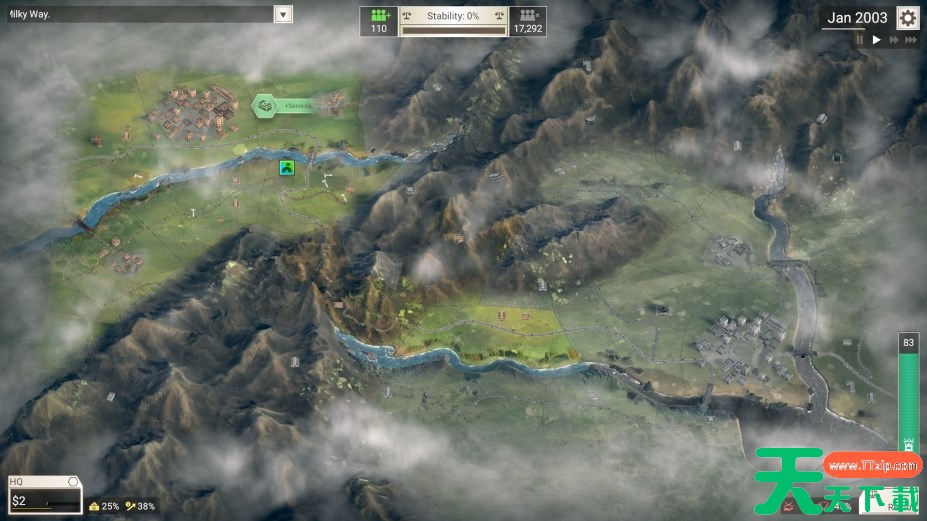The width and height of the screenshot is (927, 521).
Task: Expand the news ticker dropdown arrow
Action: 283,14
